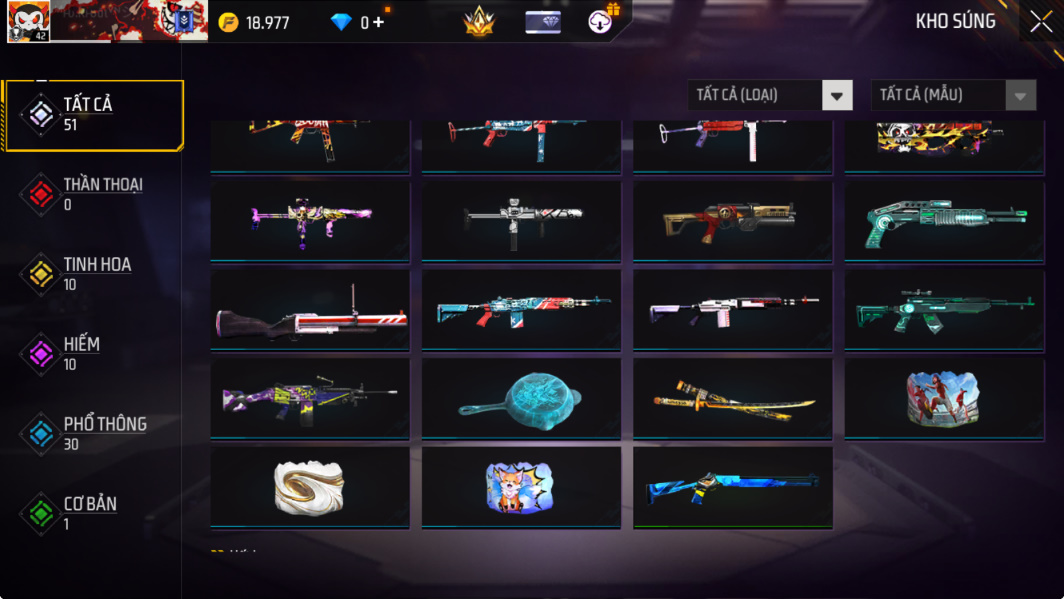
Task: Choose the blue double-barrel shotgun skin
Action: (x=732, y=488)
